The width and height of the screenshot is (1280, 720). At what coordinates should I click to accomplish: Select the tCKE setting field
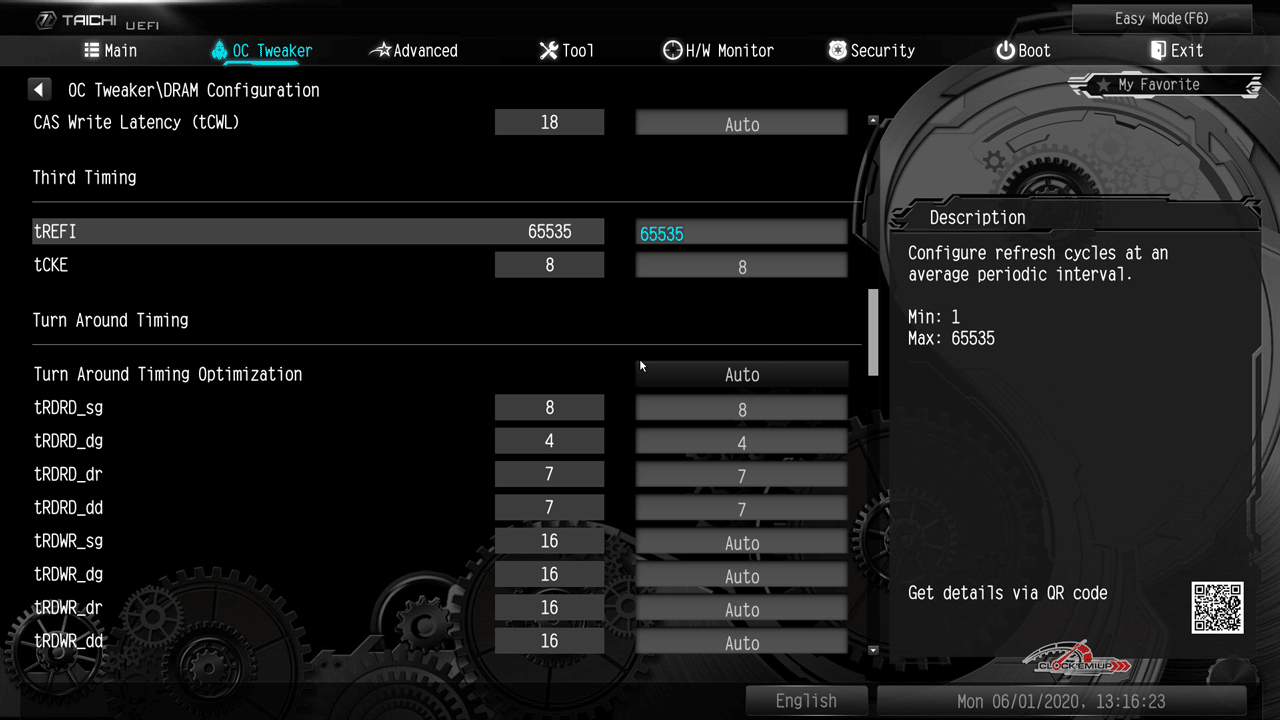point(741,267)
